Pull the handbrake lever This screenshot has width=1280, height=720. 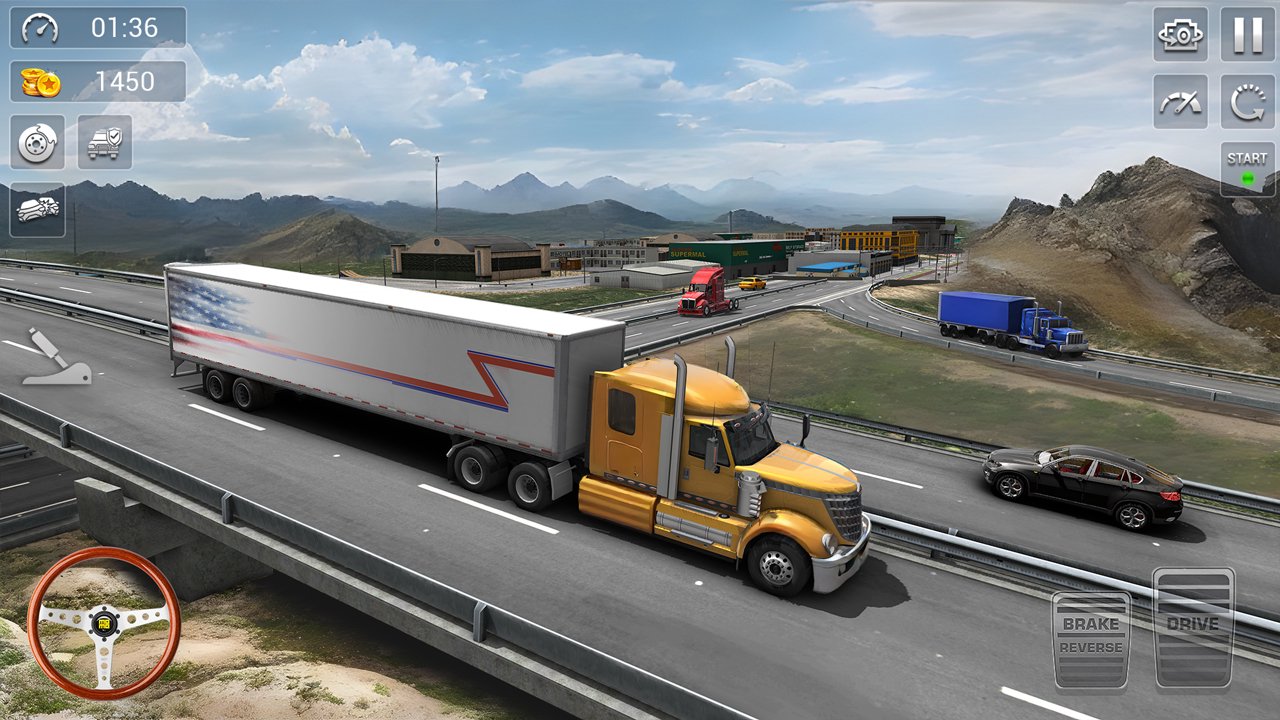point(55,357)
